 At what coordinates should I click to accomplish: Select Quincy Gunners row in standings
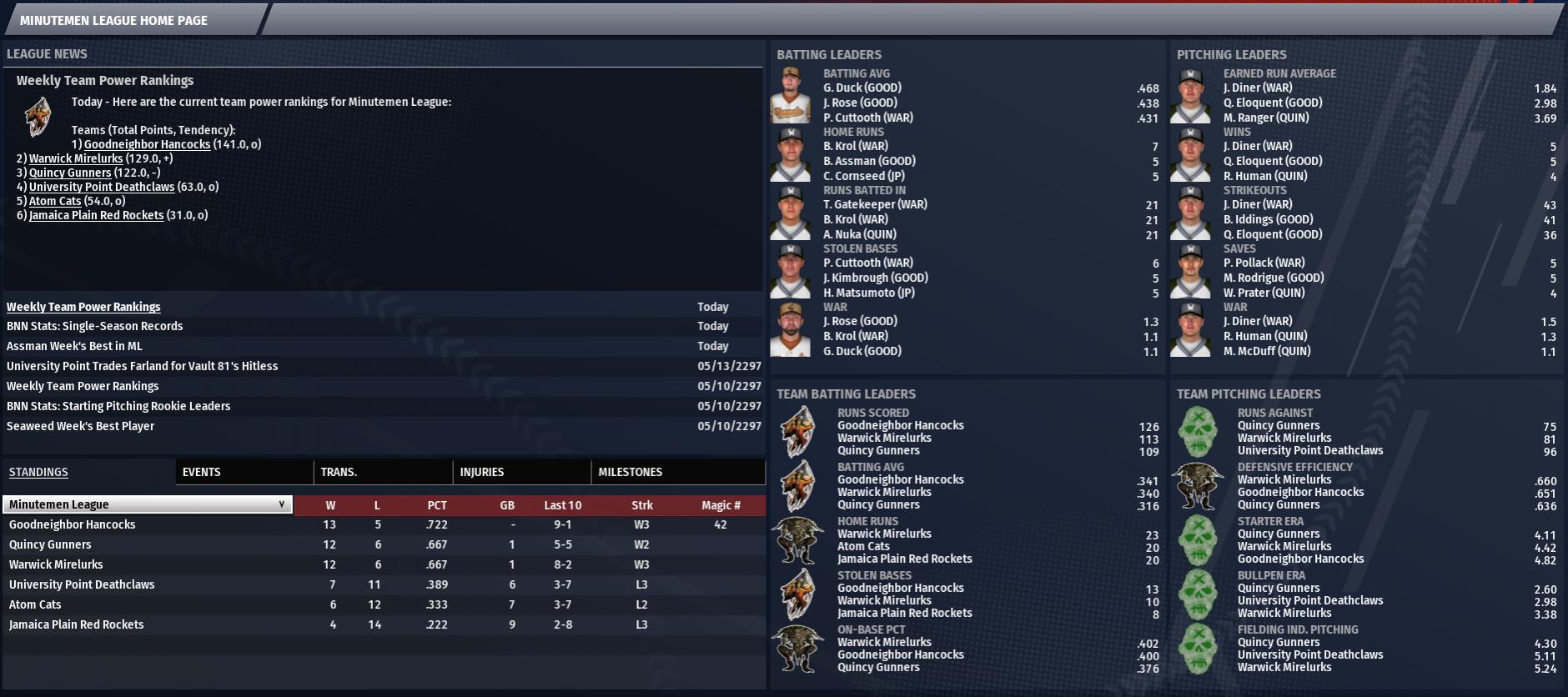(50, 544)
